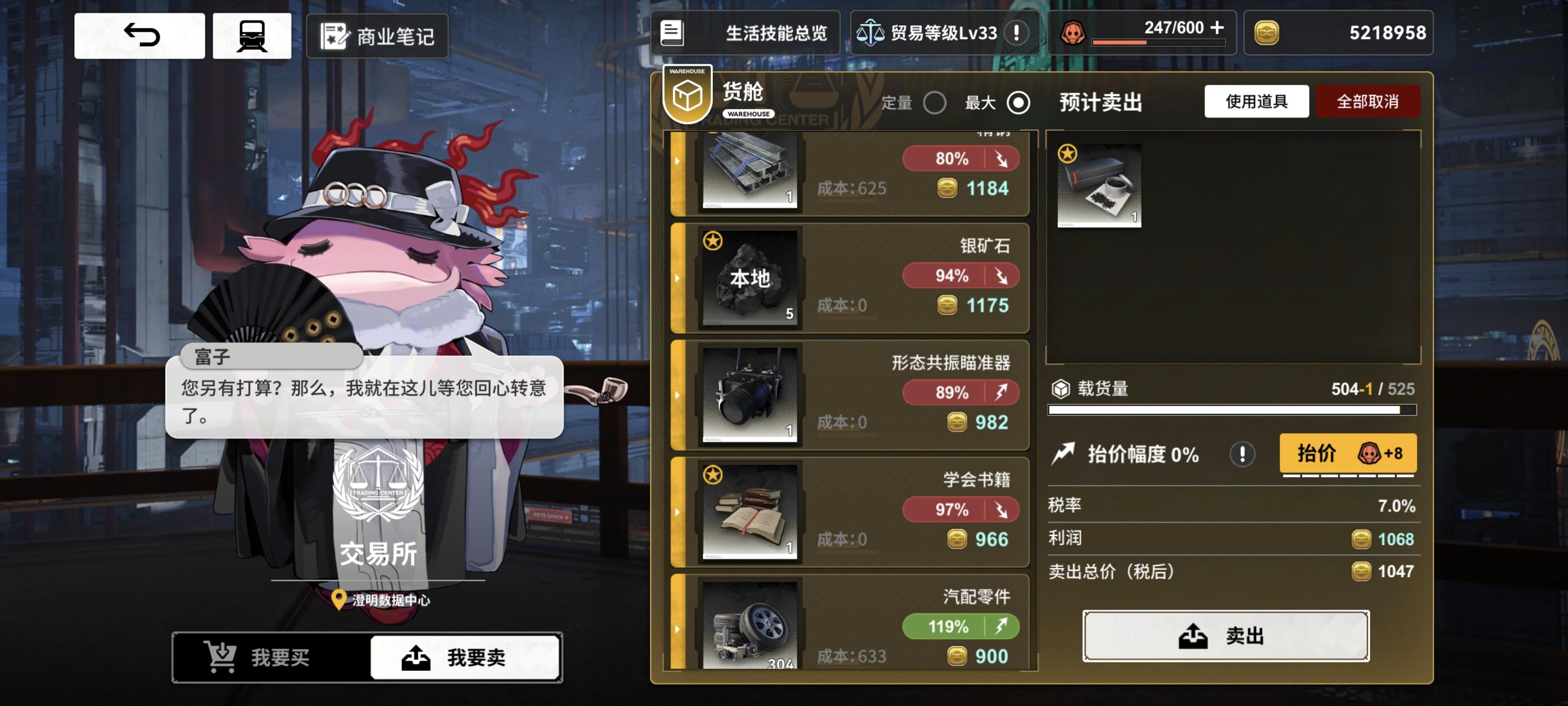Click the 生活技能总览 book icon

tap(672, 33)
